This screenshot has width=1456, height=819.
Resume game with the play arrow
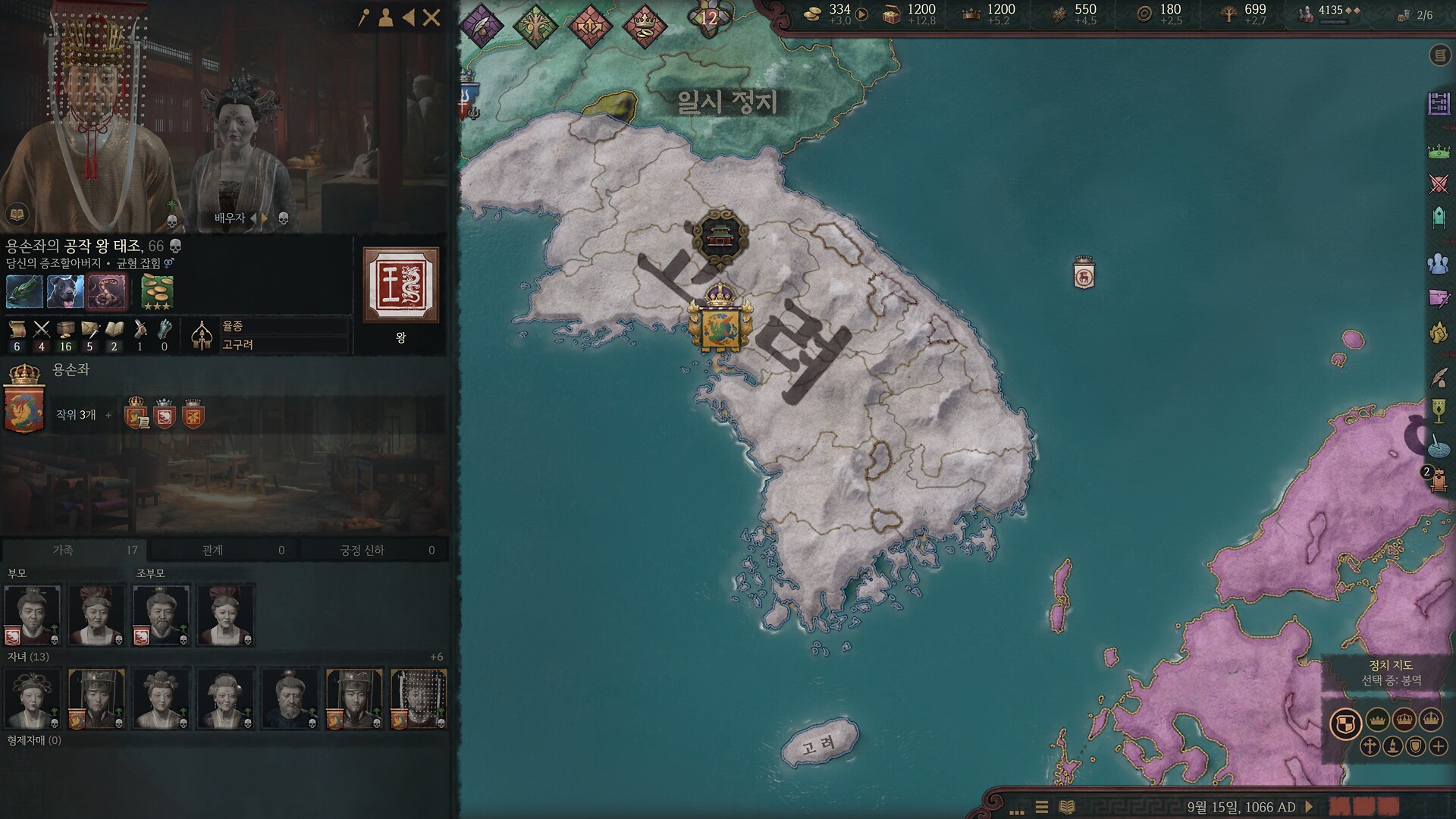click(x=1309, y=807)
